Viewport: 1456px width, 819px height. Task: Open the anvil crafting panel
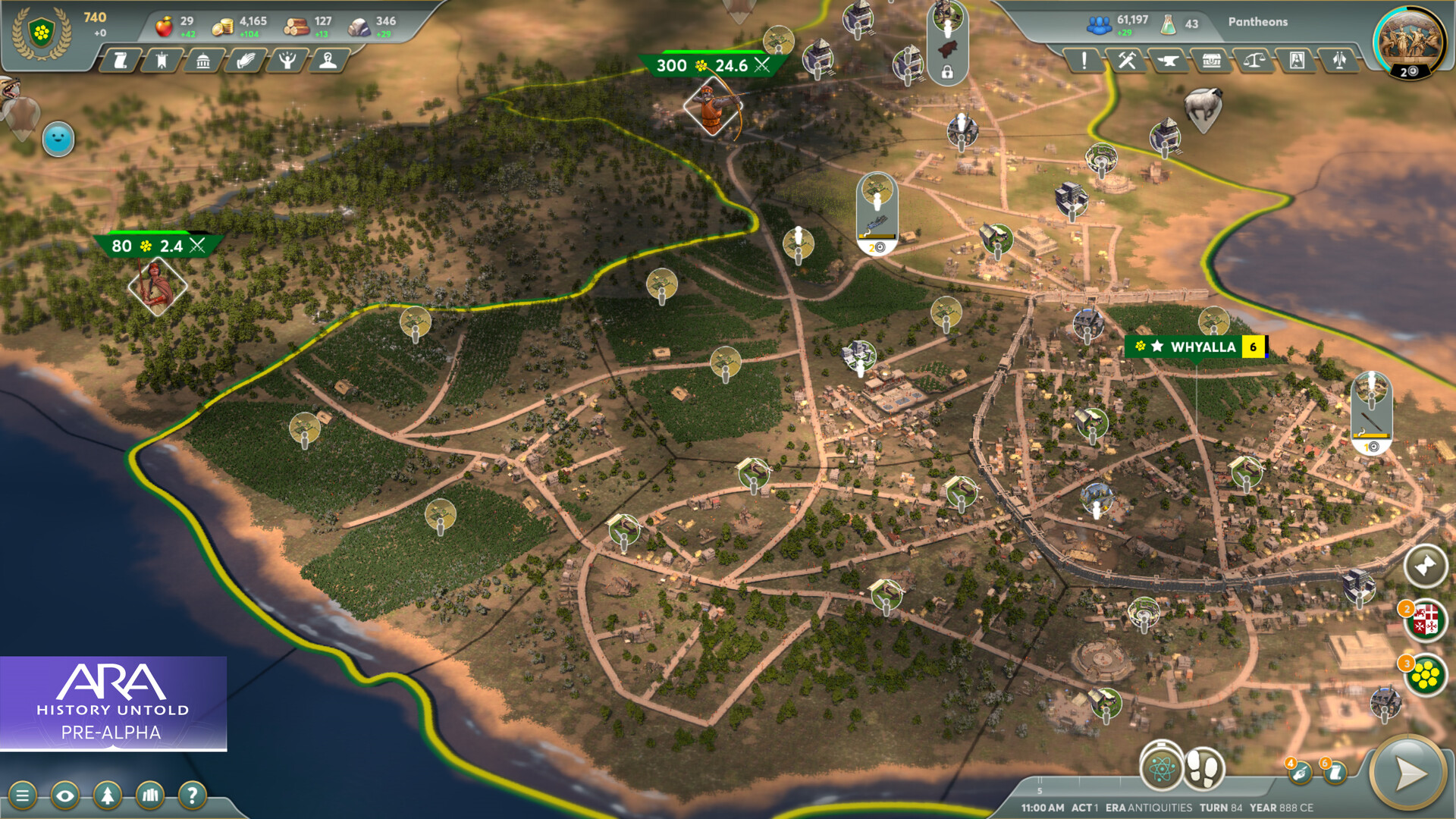pyautogui.click(x=1167, y=61)
